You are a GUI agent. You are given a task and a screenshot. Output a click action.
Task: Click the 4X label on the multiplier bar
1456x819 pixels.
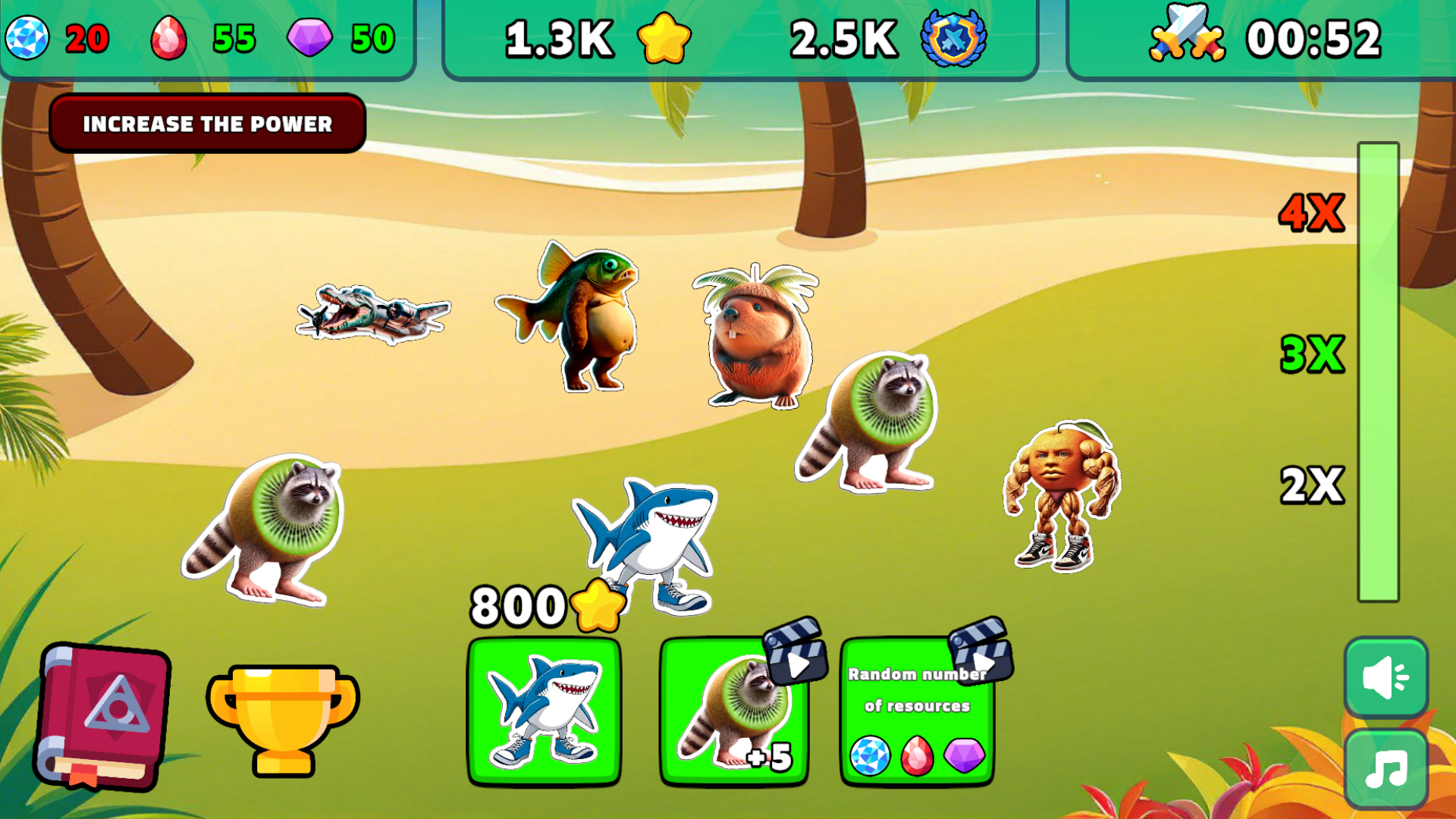click(1310, 212)
